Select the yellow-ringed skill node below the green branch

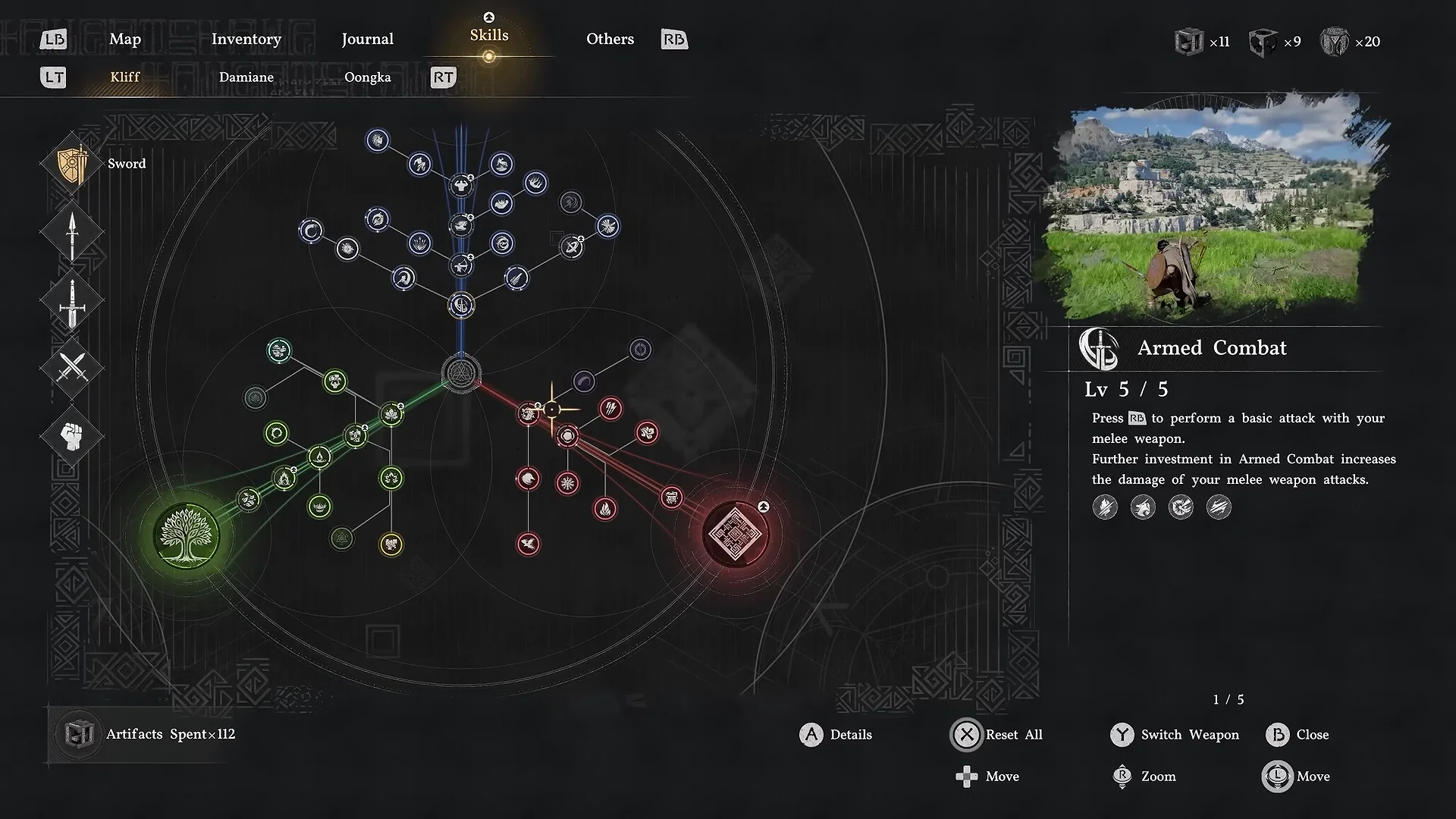[391, 543]
